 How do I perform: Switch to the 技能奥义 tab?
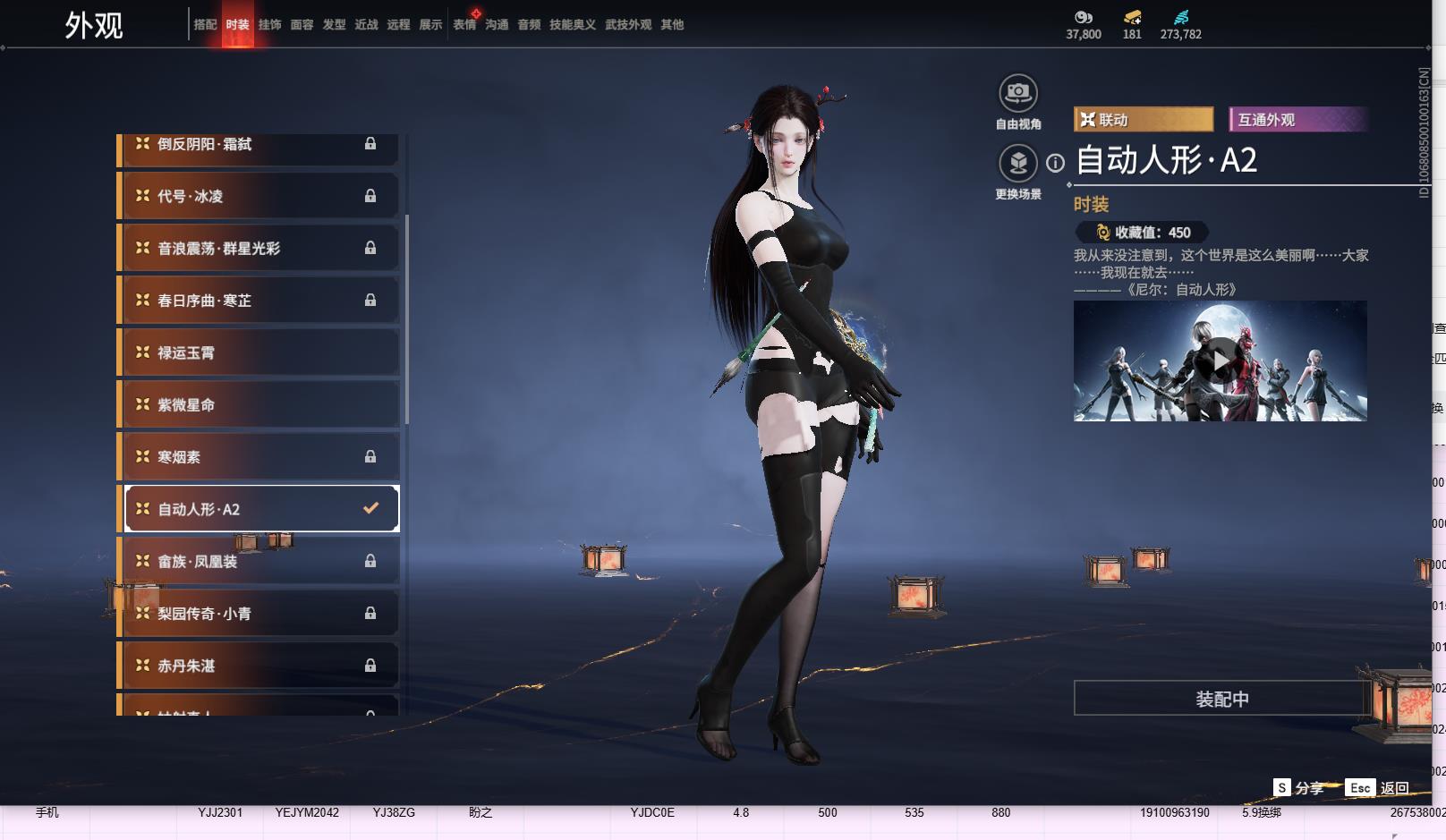tap(572, 25)
